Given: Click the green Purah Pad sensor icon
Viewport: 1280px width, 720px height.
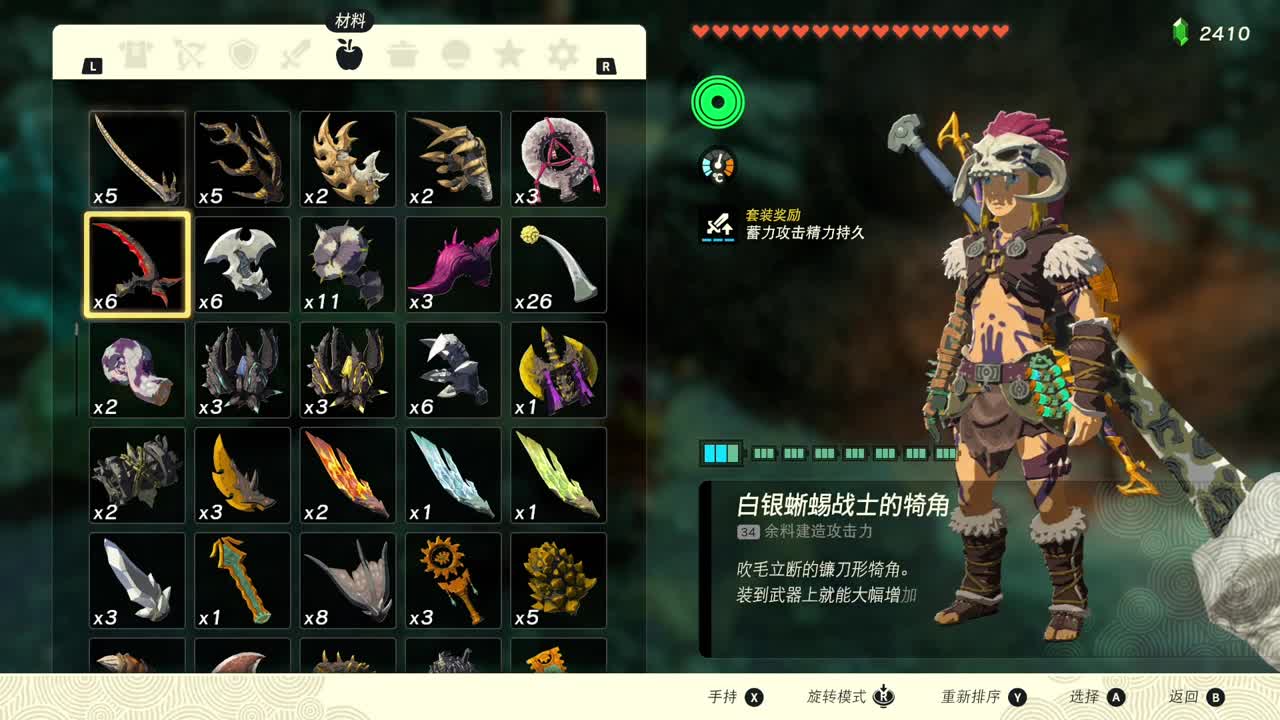Looking at the screenshot, I should (716, 103).
